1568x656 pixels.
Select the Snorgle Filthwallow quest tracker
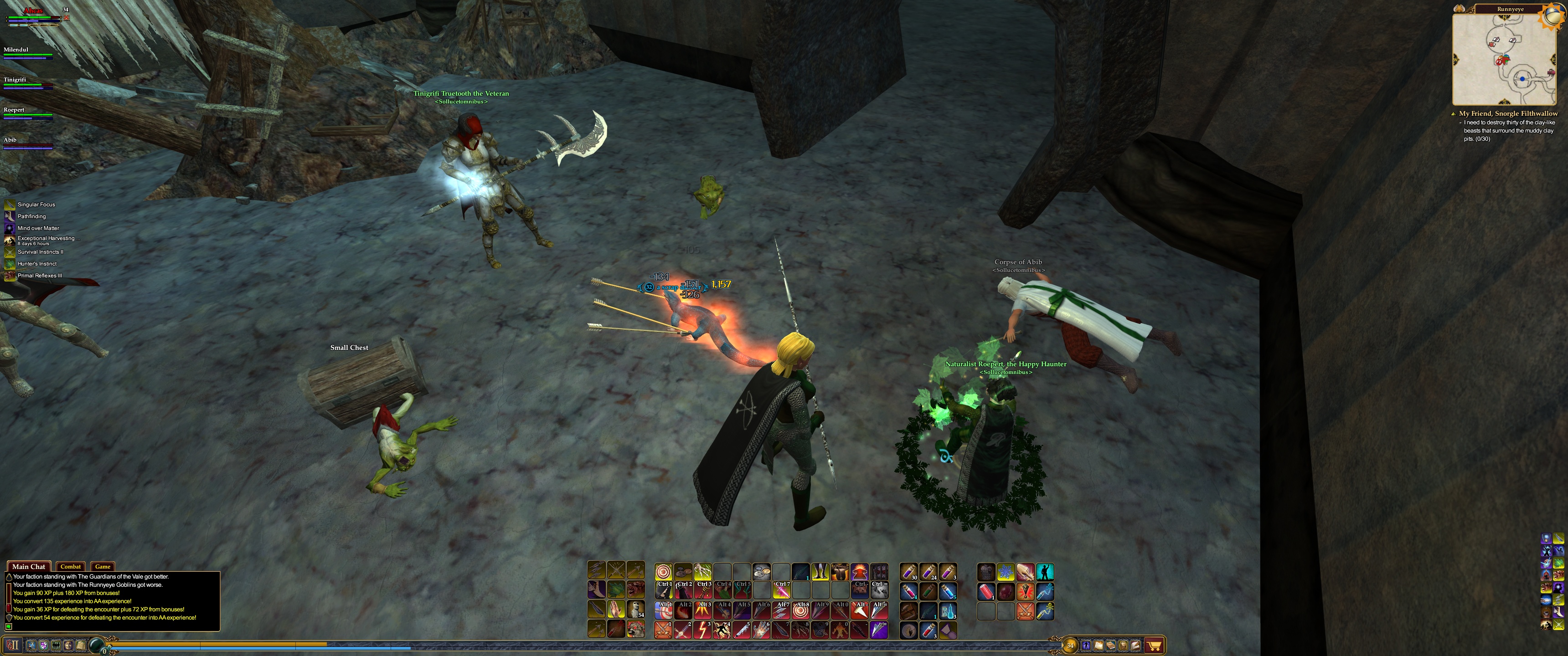[1508, 114]
